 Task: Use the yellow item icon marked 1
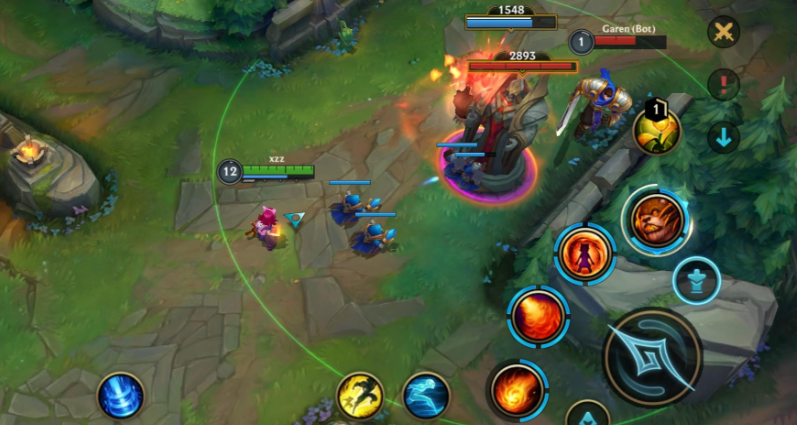pyautogui.click(x=656, y=129)
